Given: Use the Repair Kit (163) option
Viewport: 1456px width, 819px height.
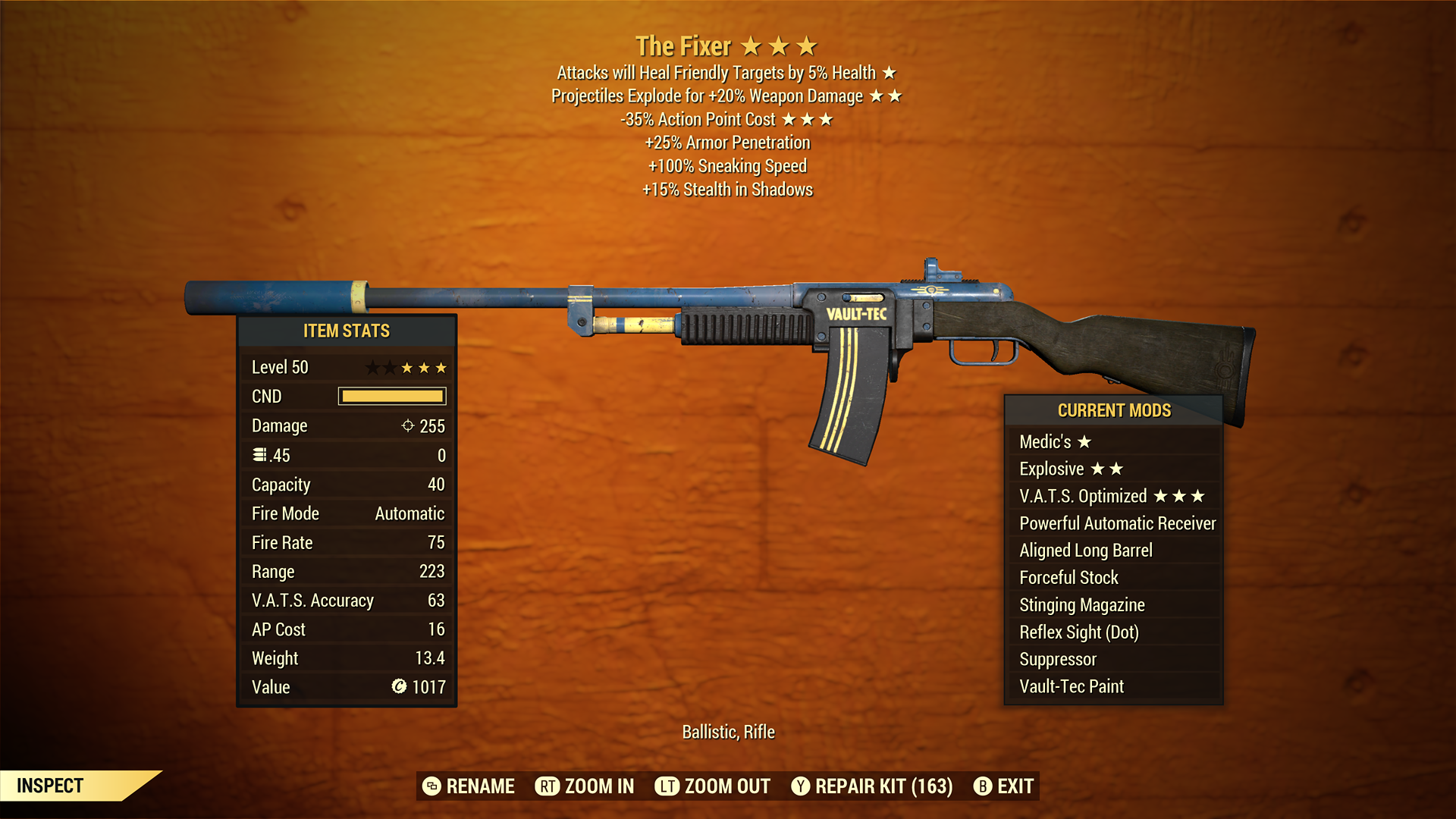Looking at the screenshot, I should [872, 786].
